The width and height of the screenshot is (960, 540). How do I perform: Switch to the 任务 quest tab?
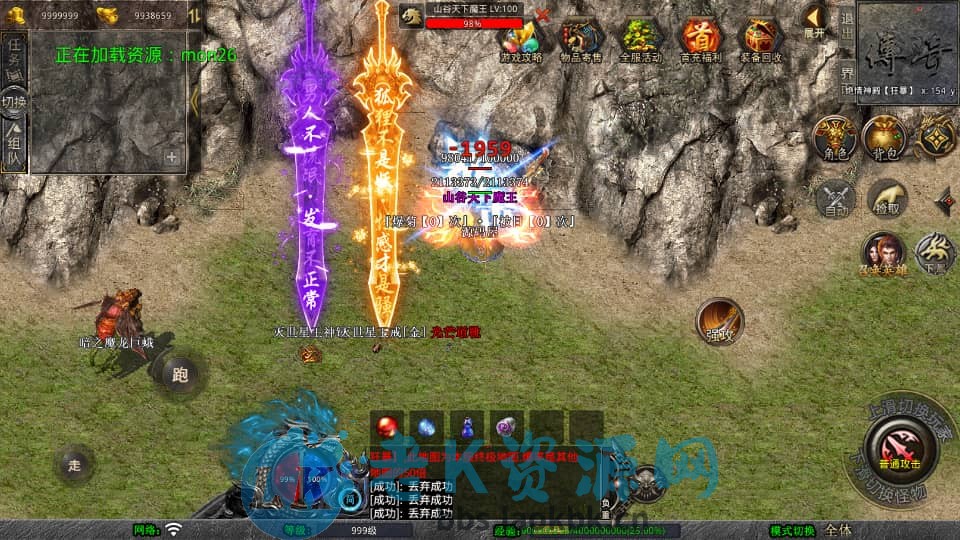(14, 54)
